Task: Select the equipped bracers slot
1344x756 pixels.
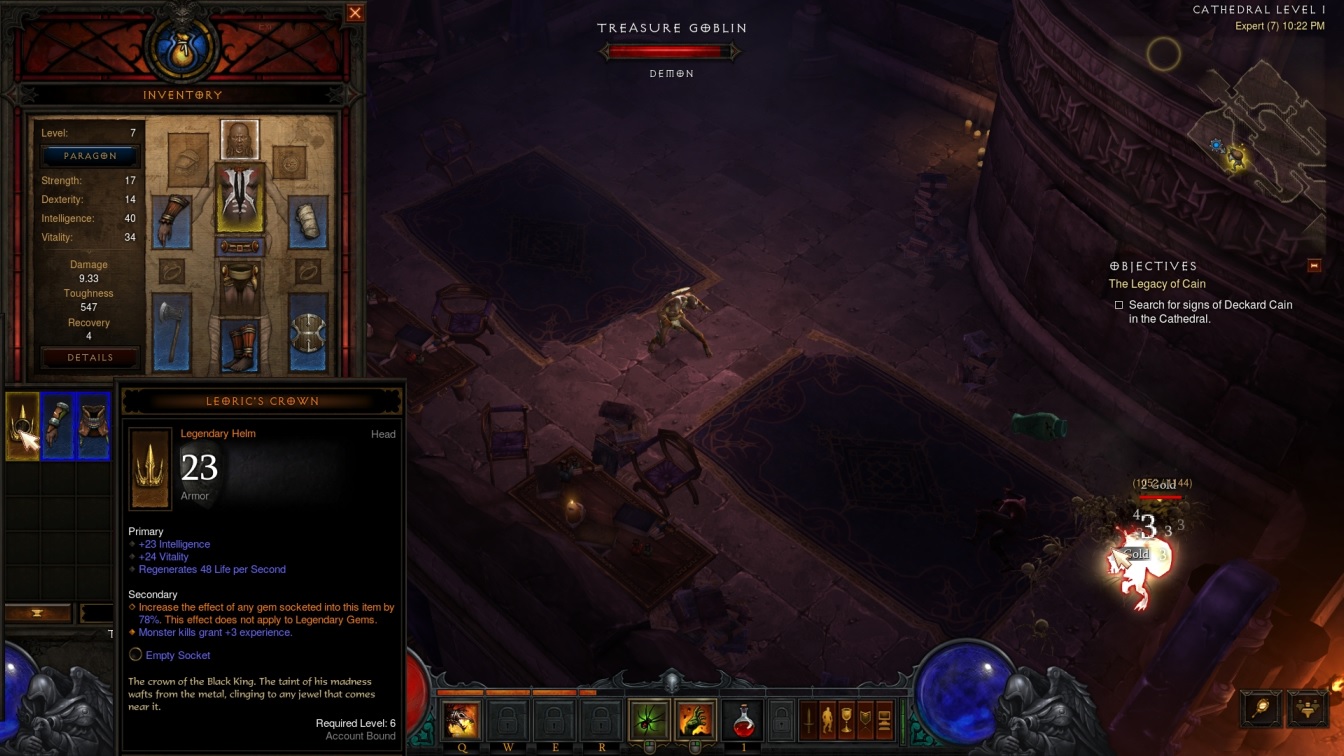Action: (x=308, y=220)
